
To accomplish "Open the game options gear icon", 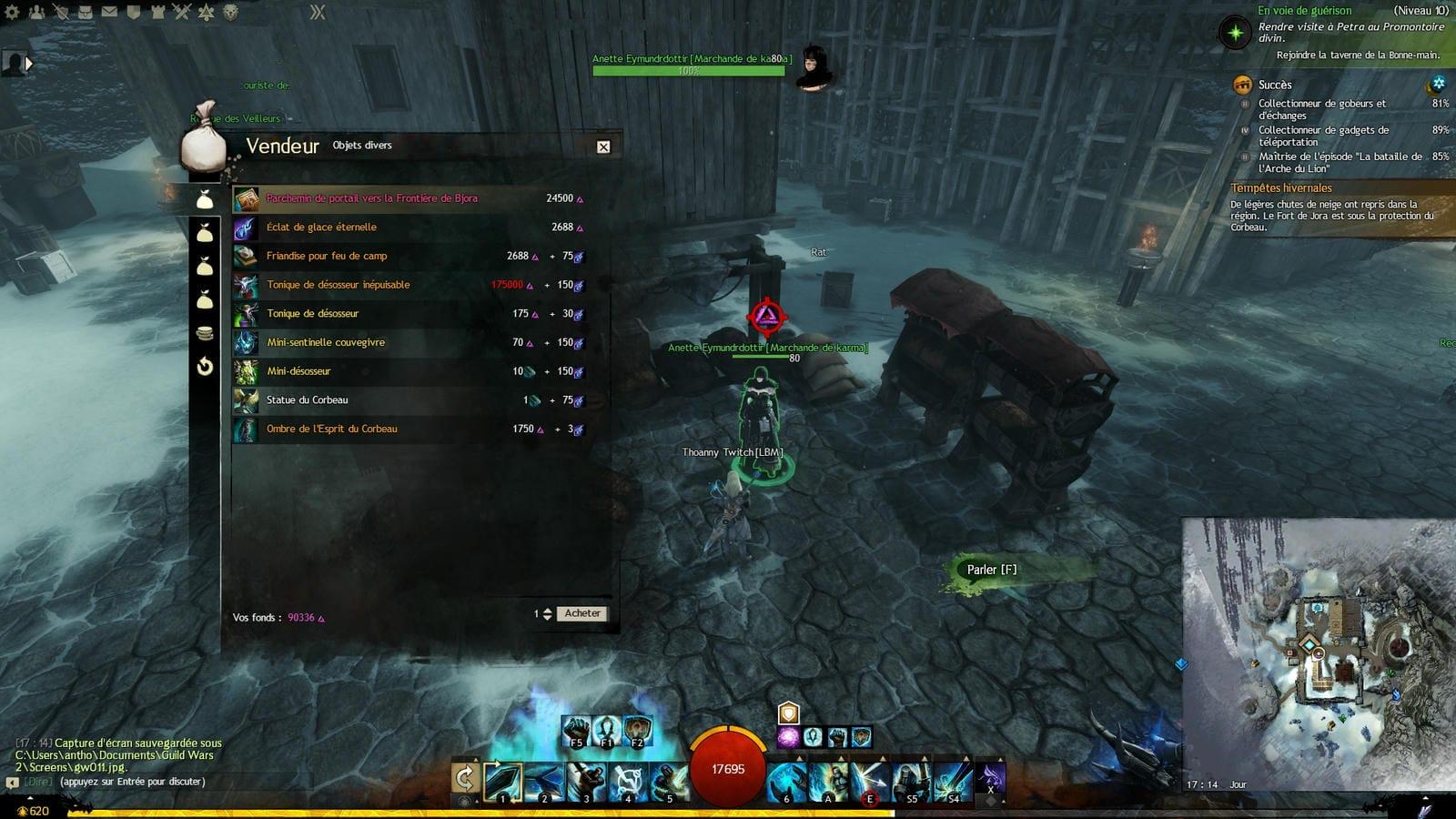I will 12,12.
